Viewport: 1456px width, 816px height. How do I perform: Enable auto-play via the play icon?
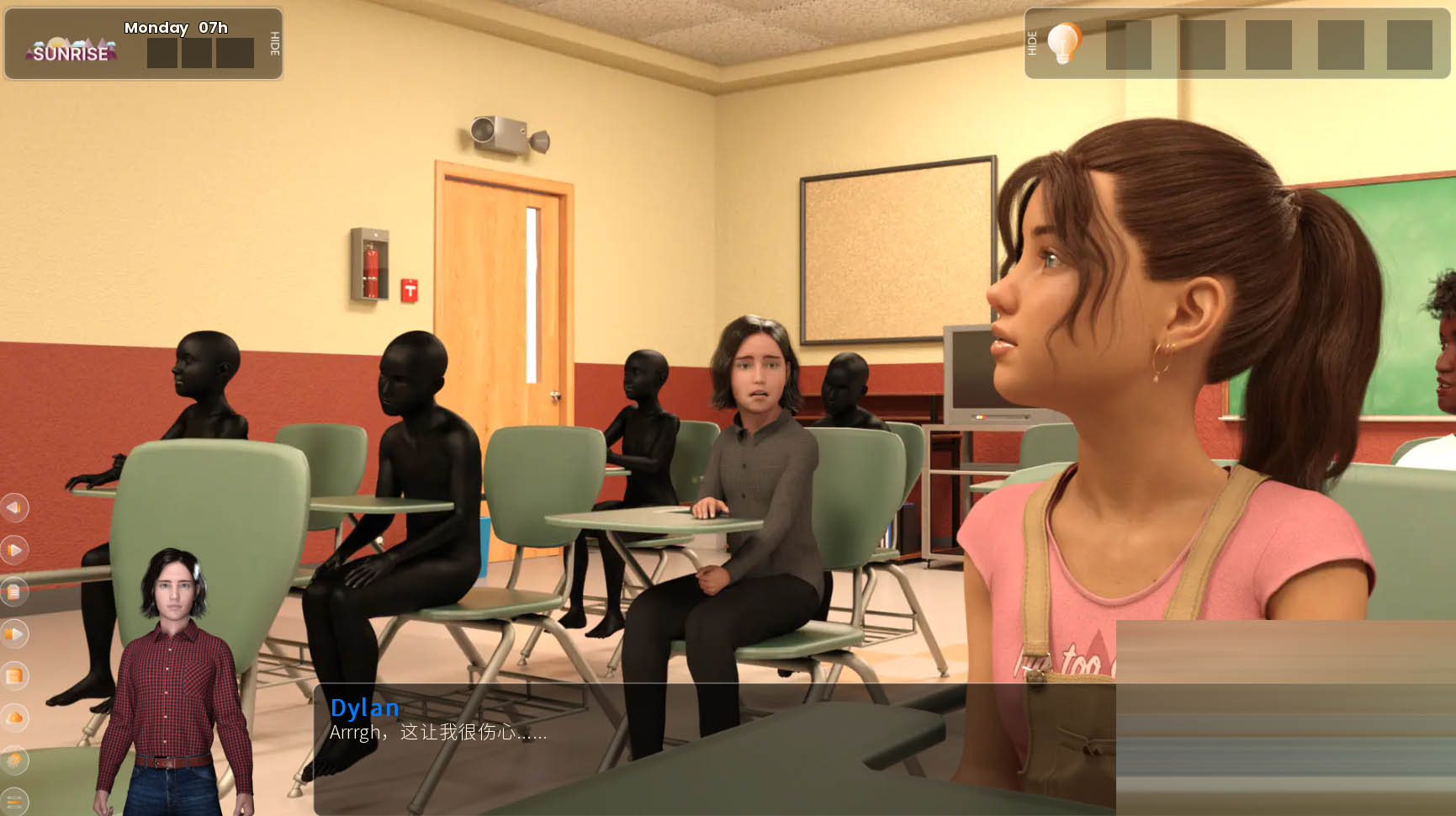pyautogui.click(x=13, y=550)
